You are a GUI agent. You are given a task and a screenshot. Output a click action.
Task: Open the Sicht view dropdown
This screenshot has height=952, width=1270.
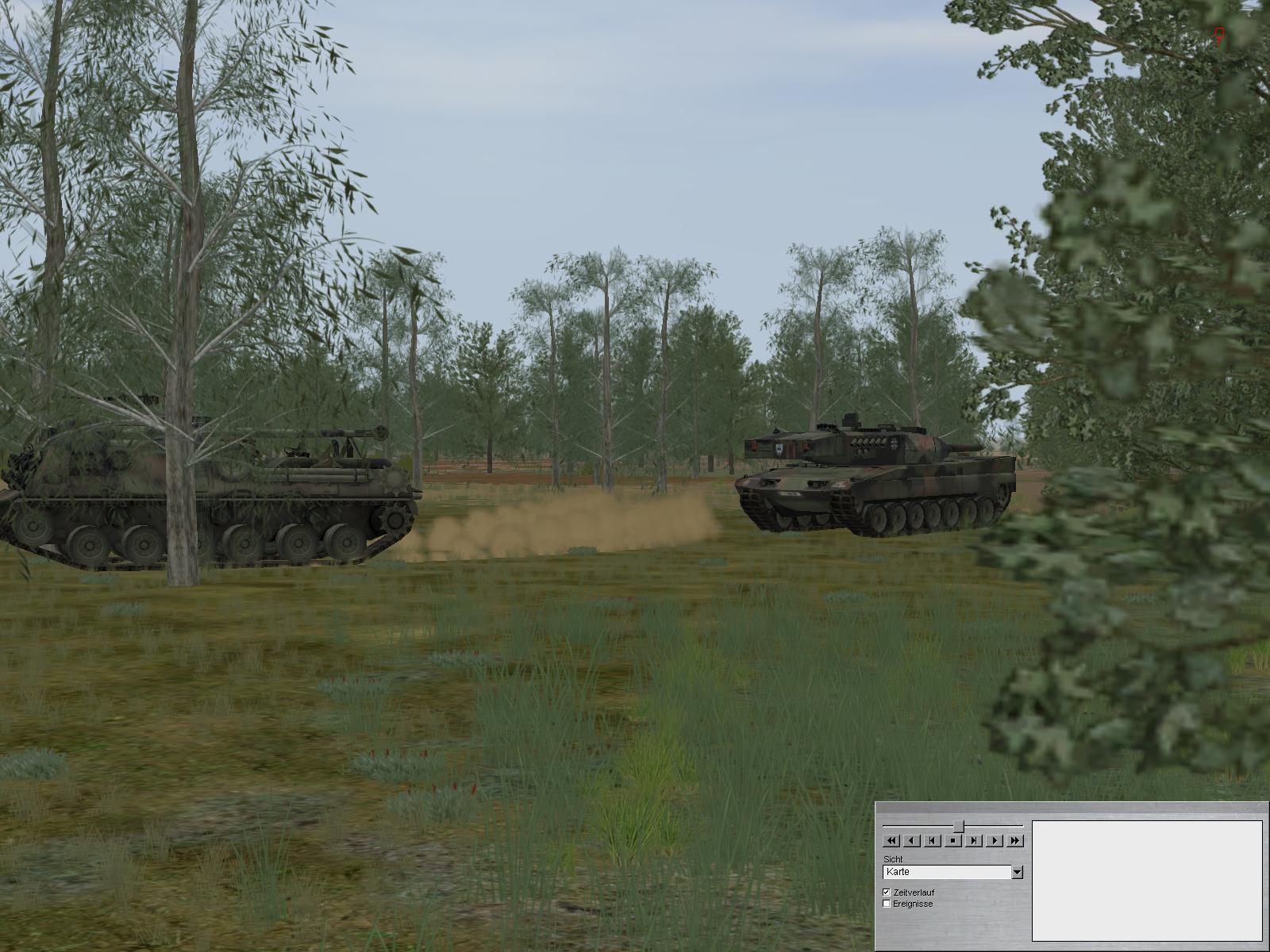click(1017, 873)
